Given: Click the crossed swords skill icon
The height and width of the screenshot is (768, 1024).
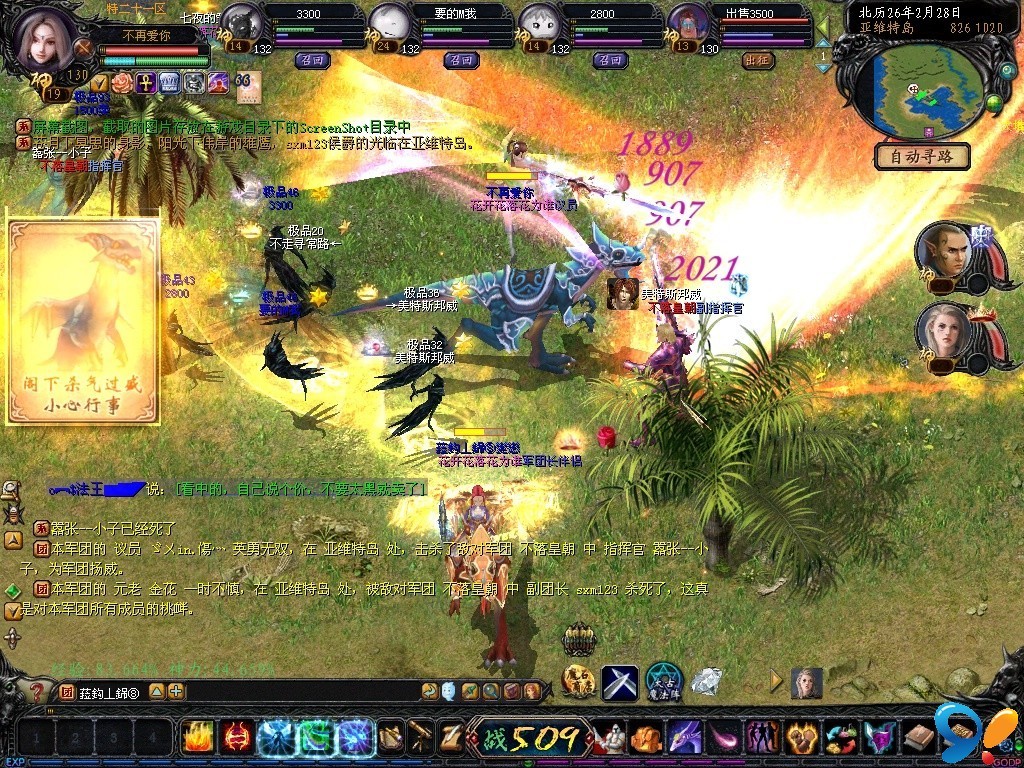Looking at the screenshot, I should click(619, 682).
